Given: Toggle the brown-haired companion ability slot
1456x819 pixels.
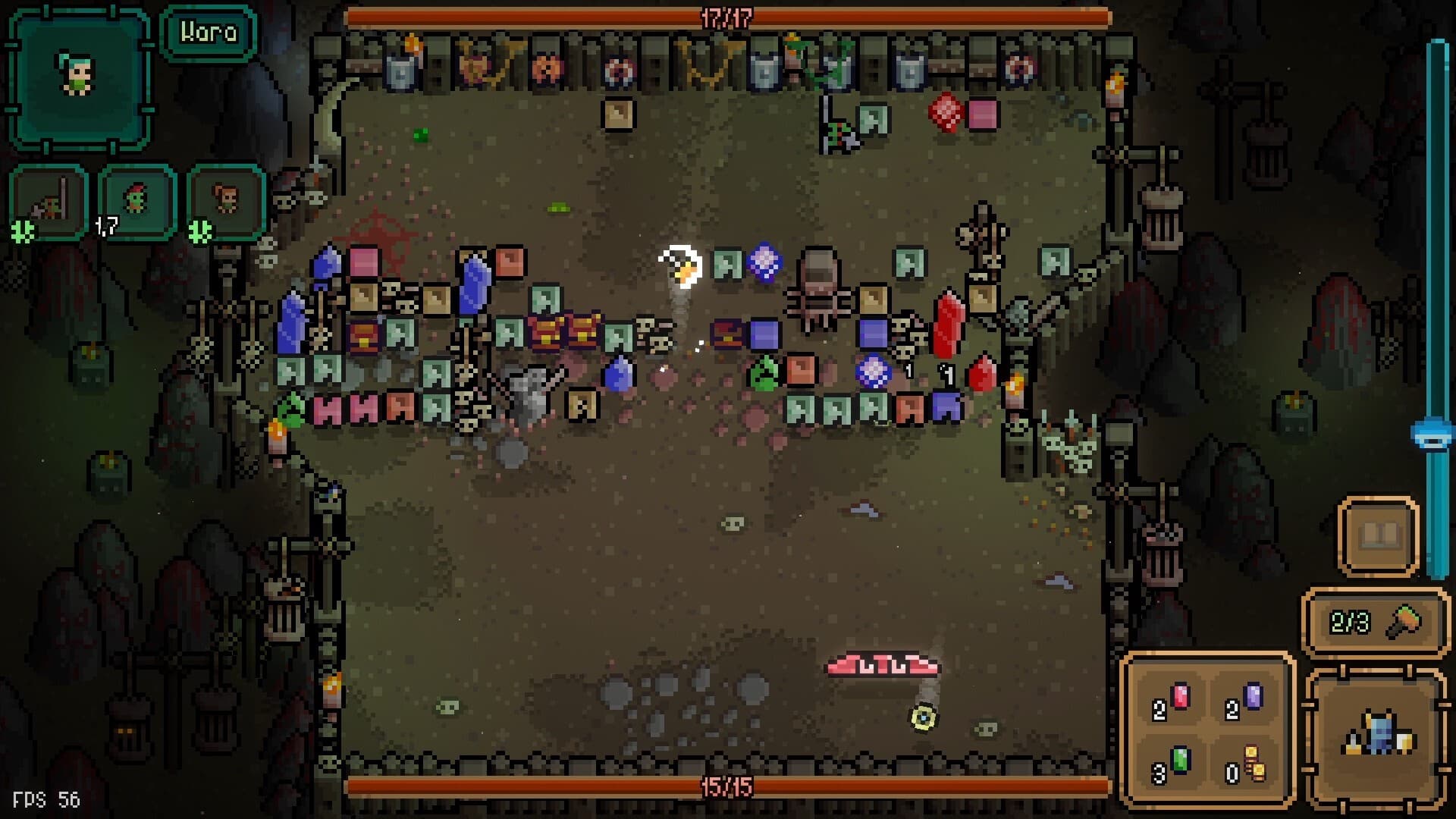Looking at the screenshot, I should tap(220, 201).
